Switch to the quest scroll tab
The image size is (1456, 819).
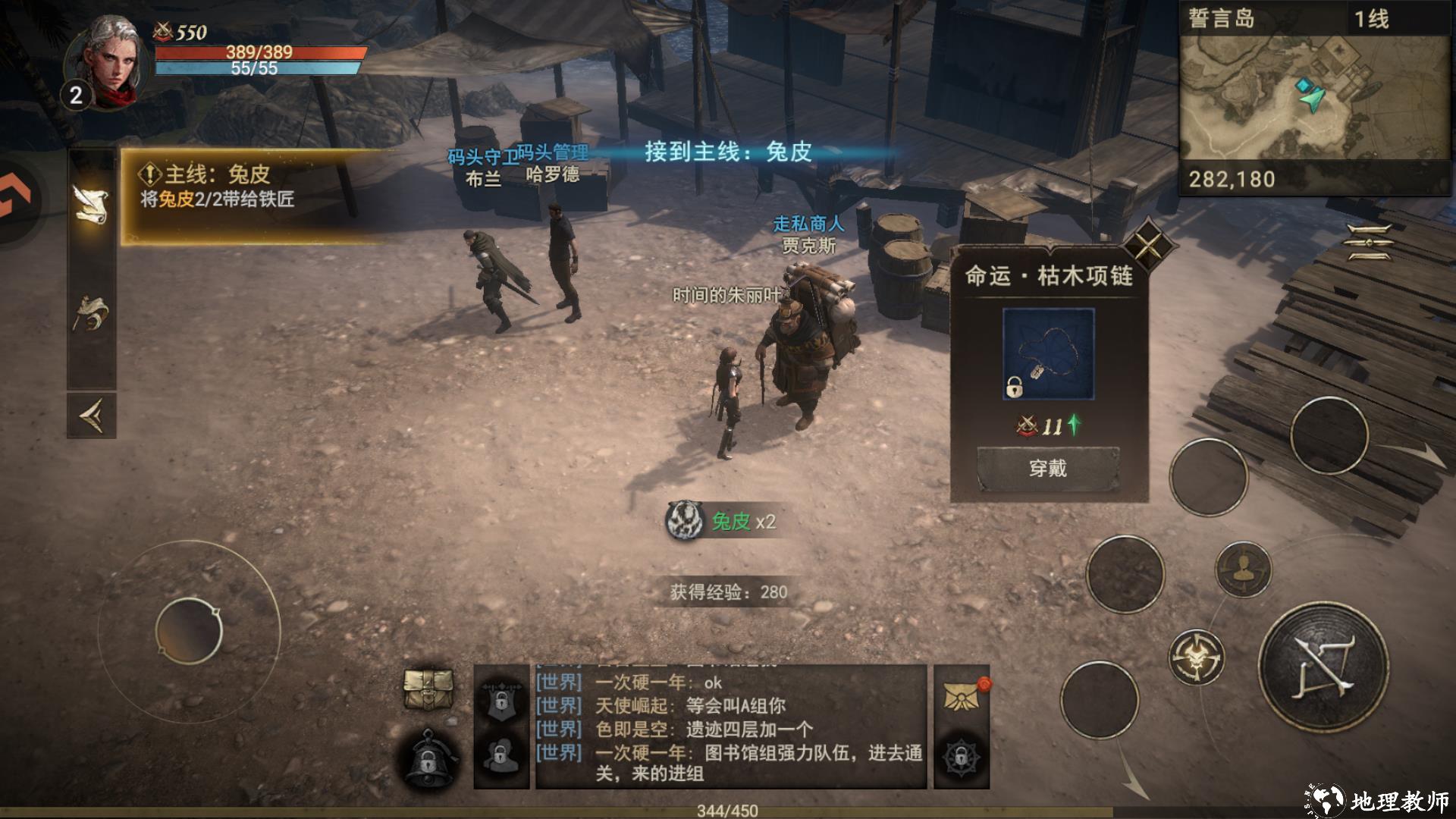(91, 203)
